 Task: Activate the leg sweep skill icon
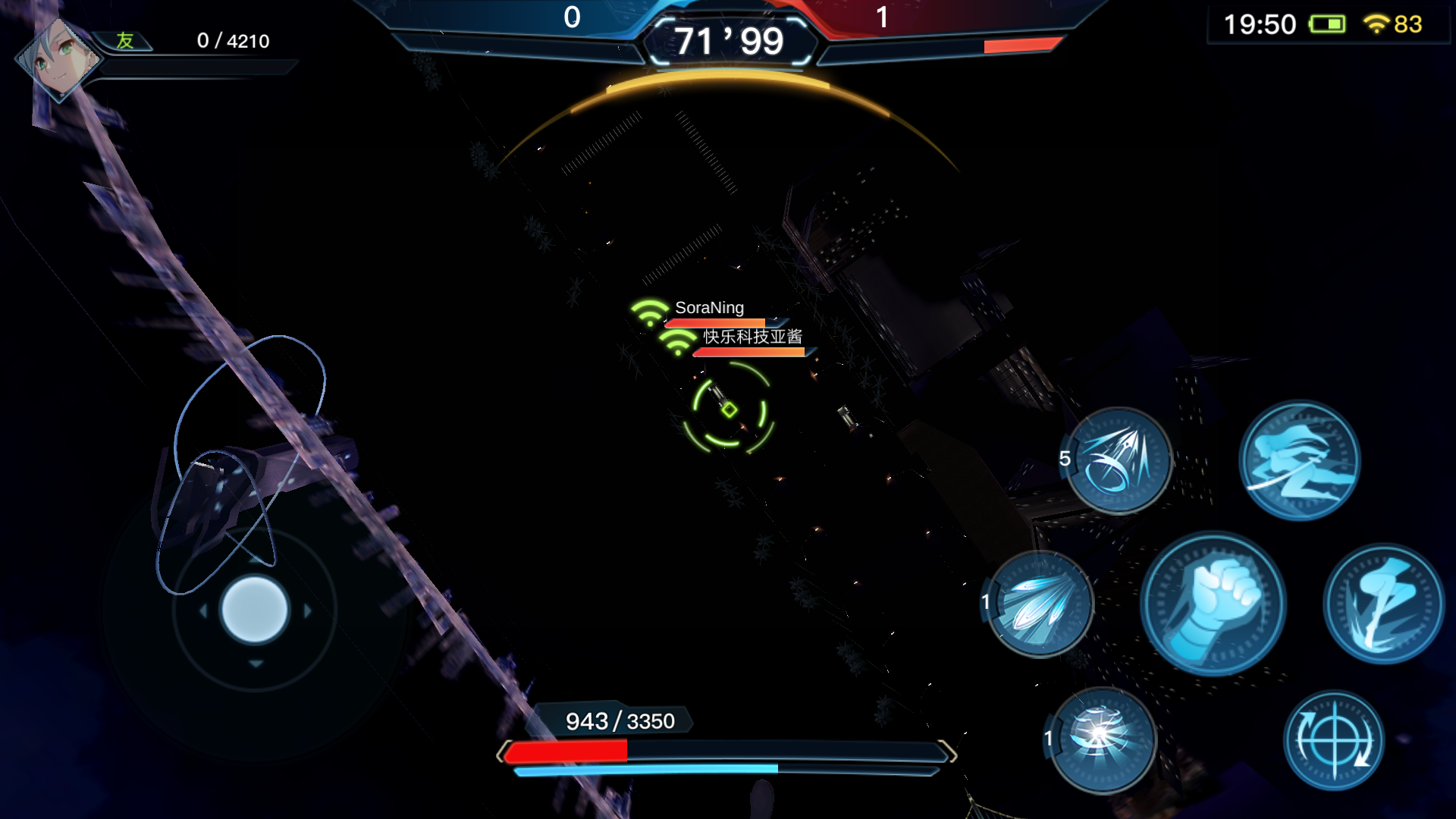click(x=1382, y=603)
